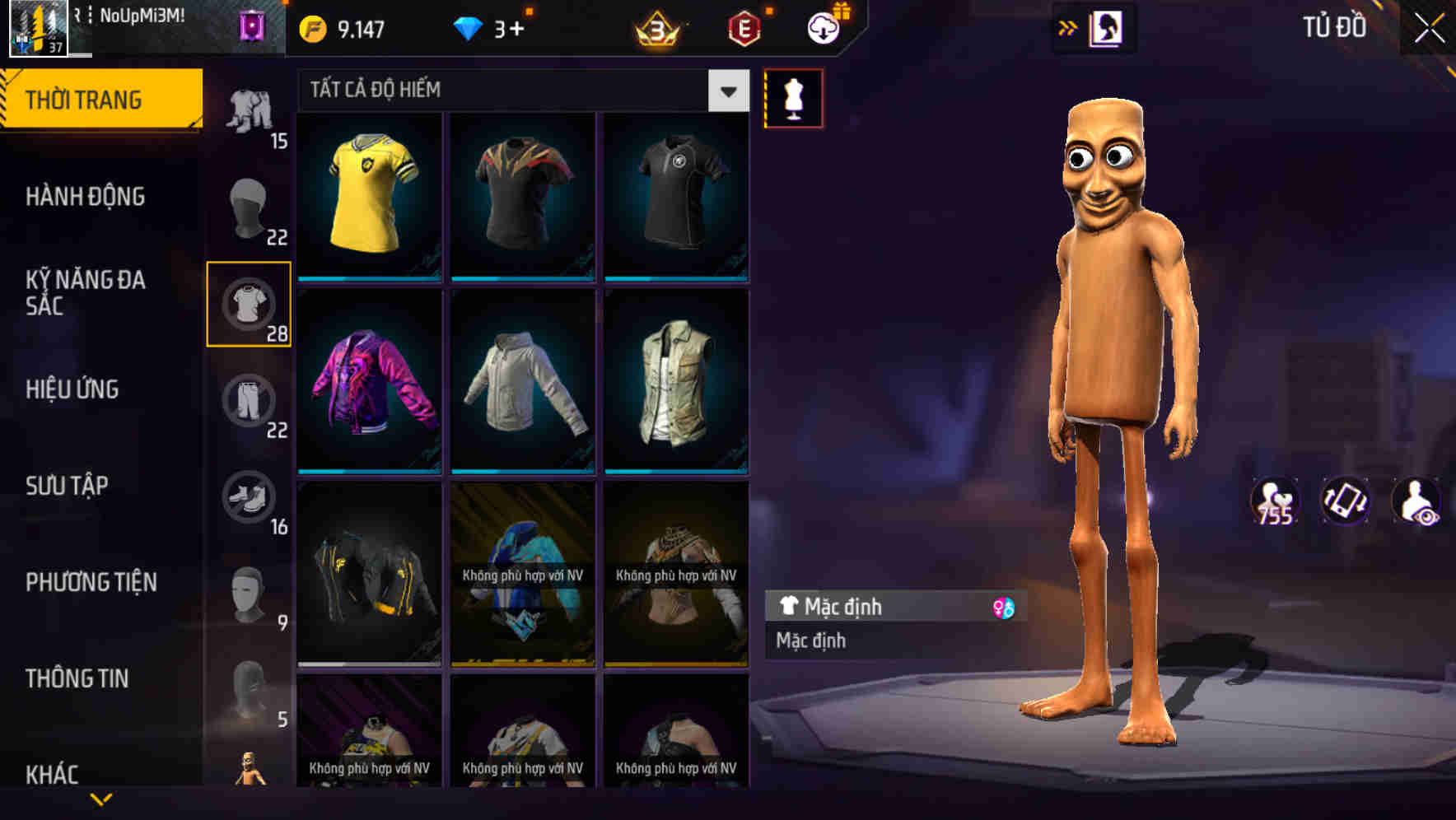Equip the yellow jersey shirt thumbnail
The image size is (1456, 820).
coord(369,195)
